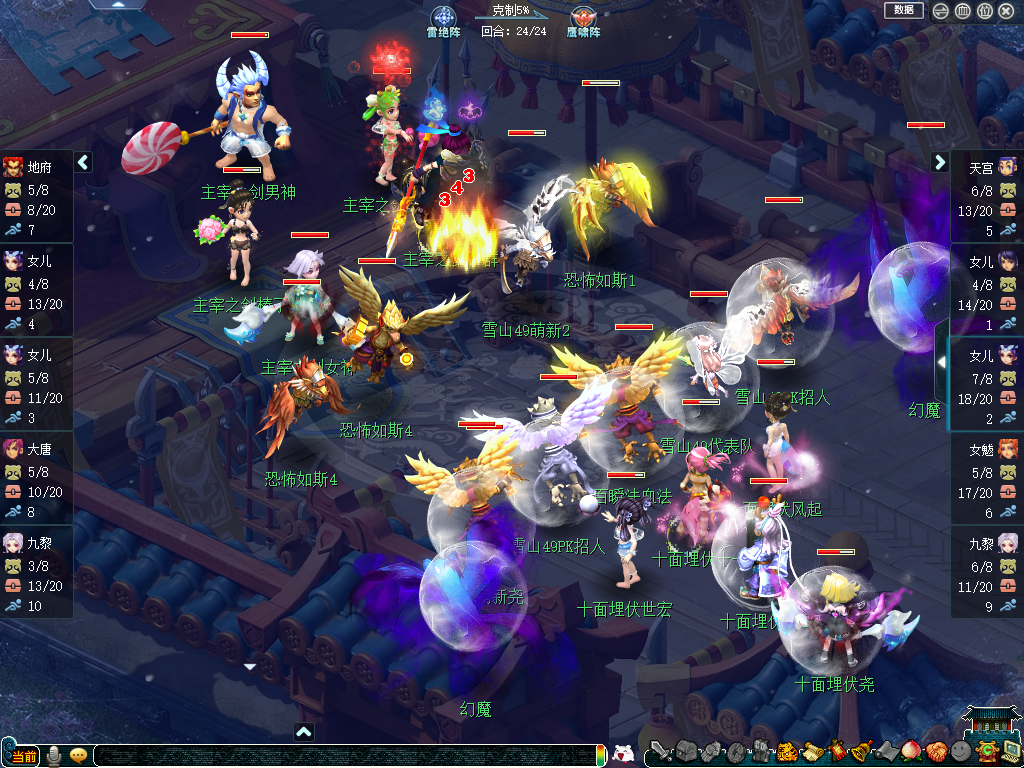Click the 鹰啸阵 formation icon

(x=583, y=18)
